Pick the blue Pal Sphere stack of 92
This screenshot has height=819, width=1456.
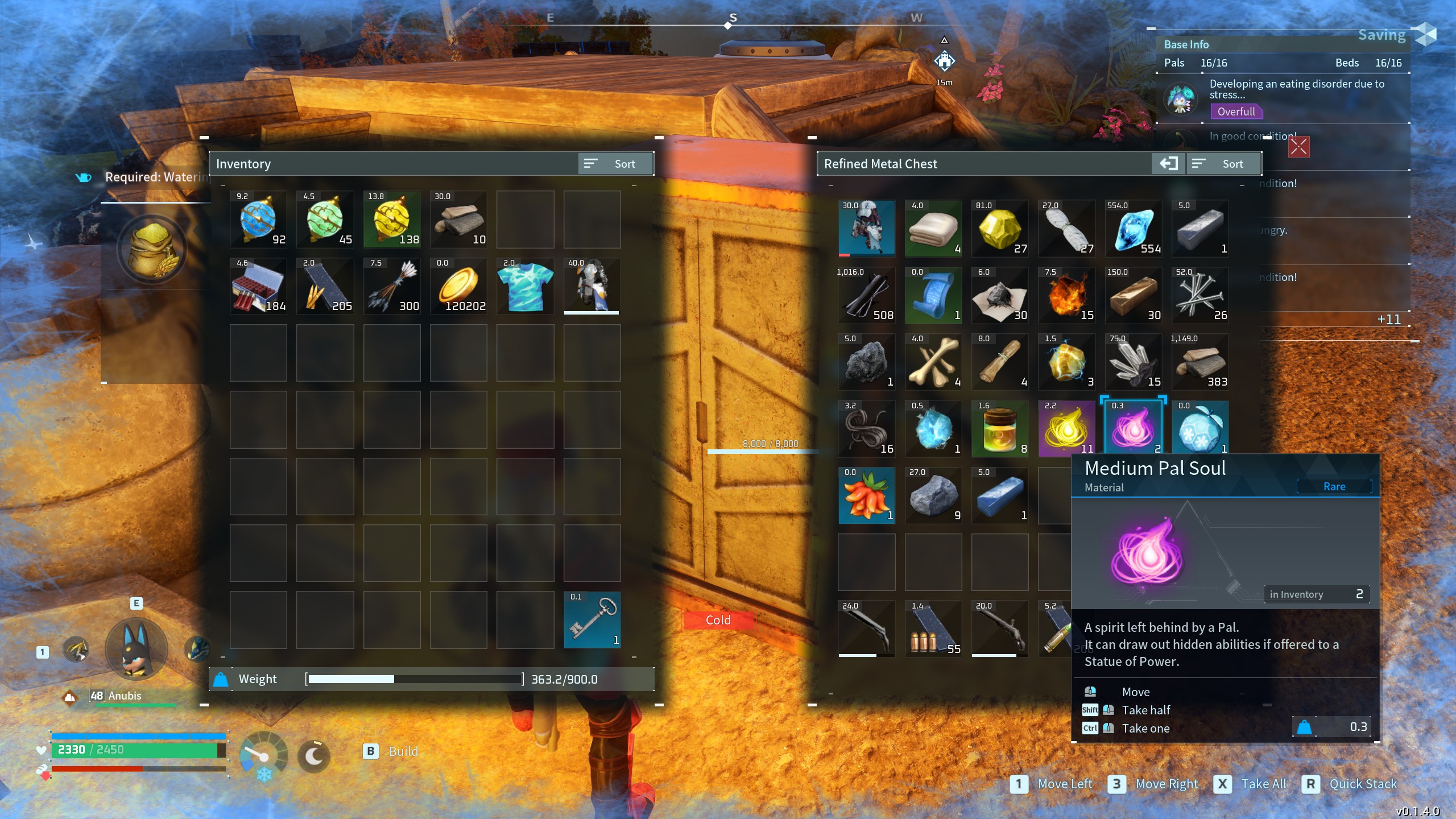pos(258,220)
